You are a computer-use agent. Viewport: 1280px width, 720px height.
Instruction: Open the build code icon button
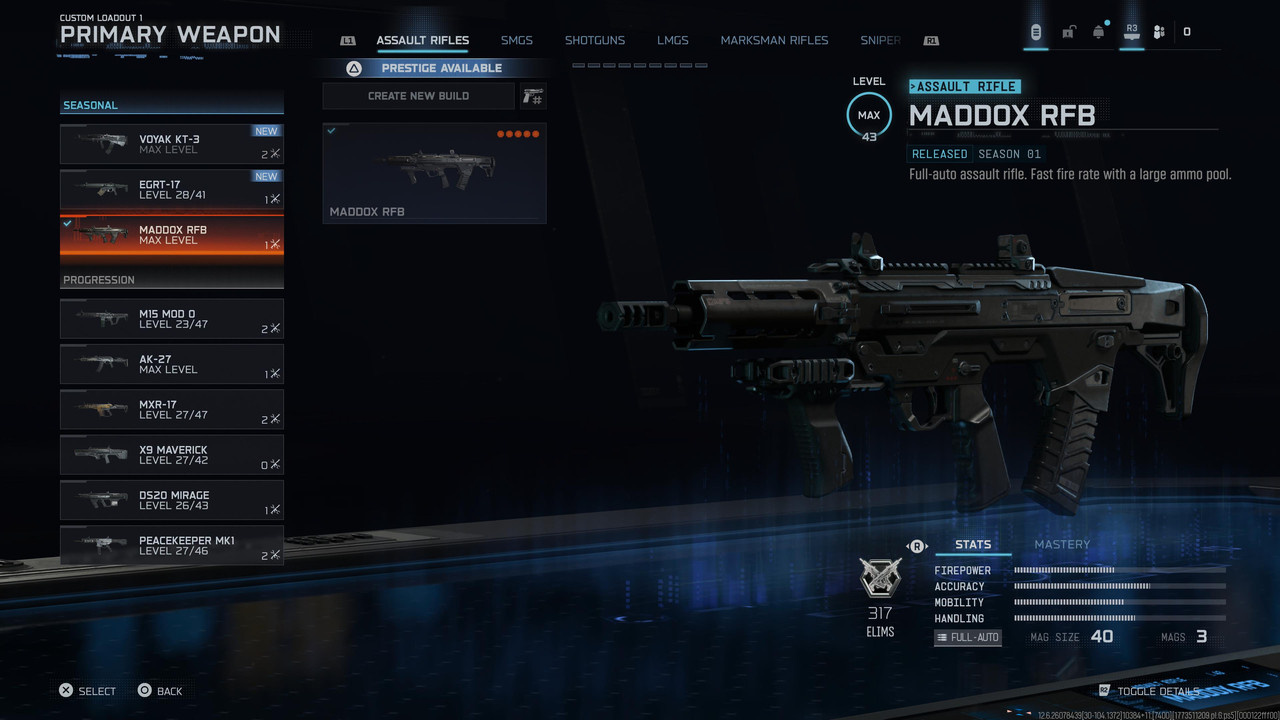[532, 96]
